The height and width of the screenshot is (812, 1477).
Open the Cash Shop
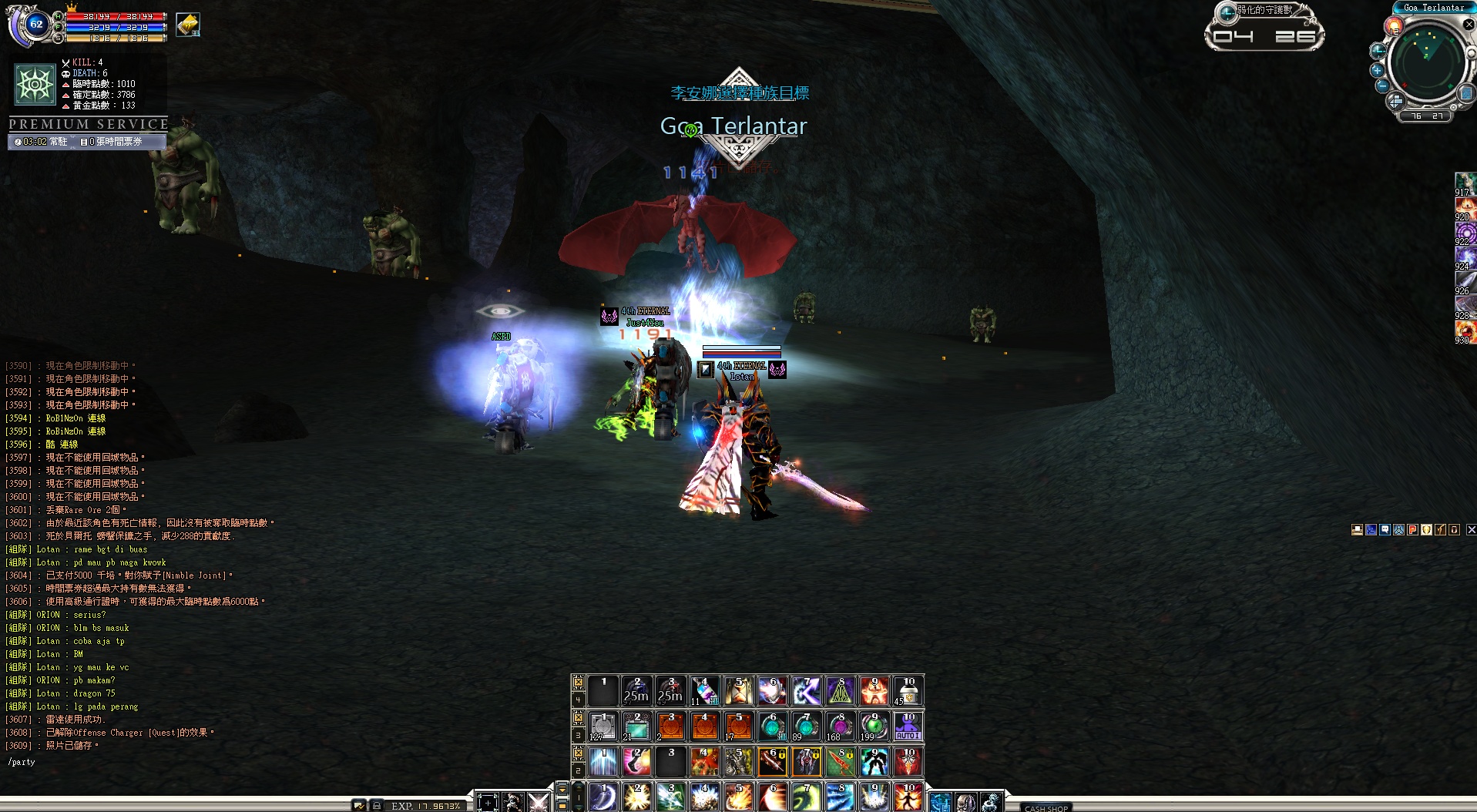[x=1046, y=807]
